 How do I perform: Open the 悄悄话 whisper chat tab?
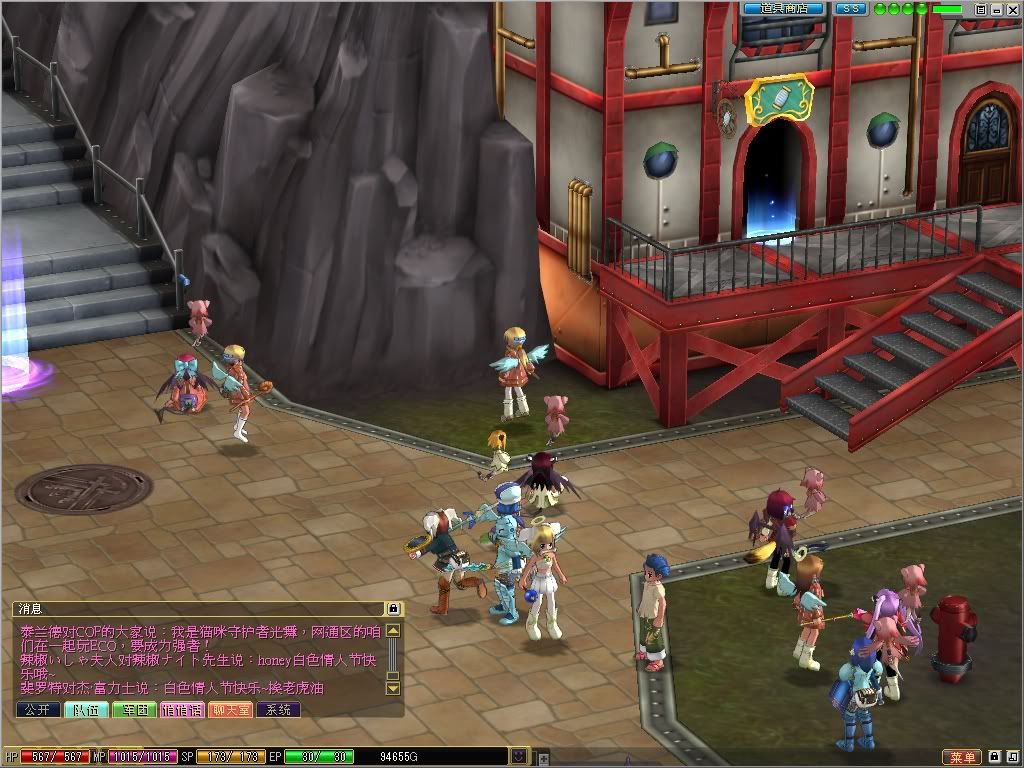tap(182, 709)
